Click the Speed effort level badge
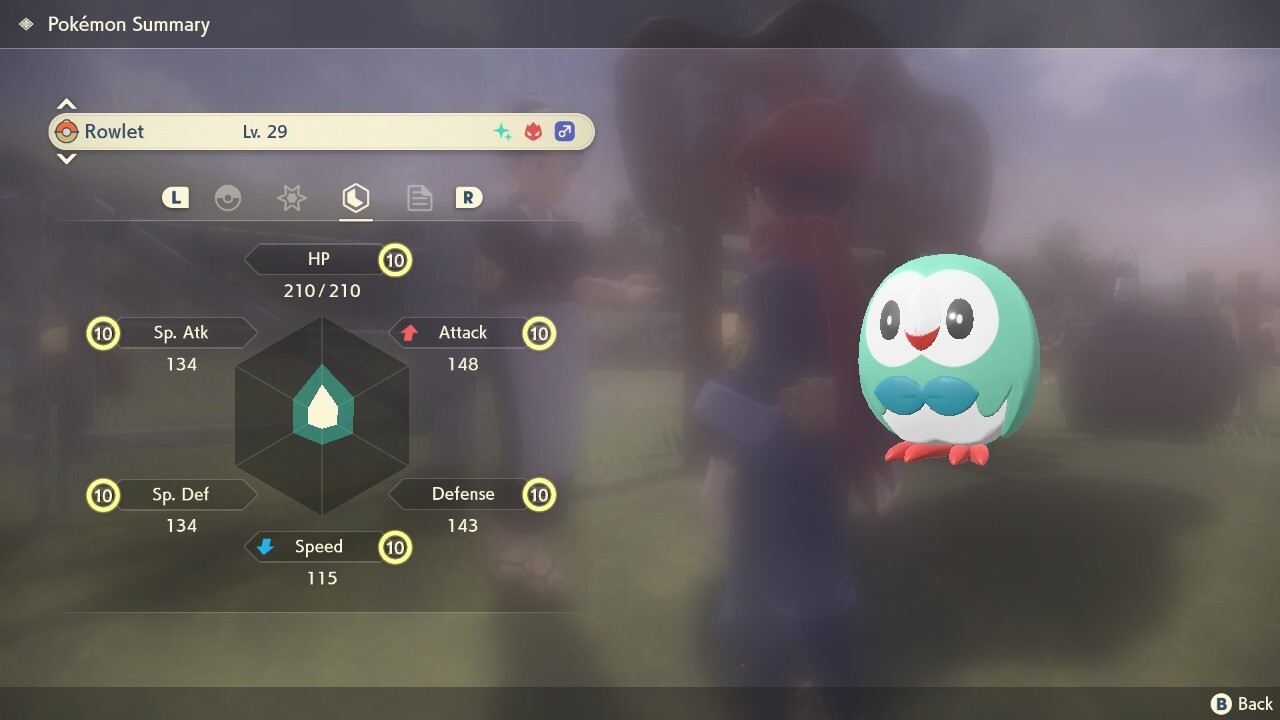 point(395,547)
